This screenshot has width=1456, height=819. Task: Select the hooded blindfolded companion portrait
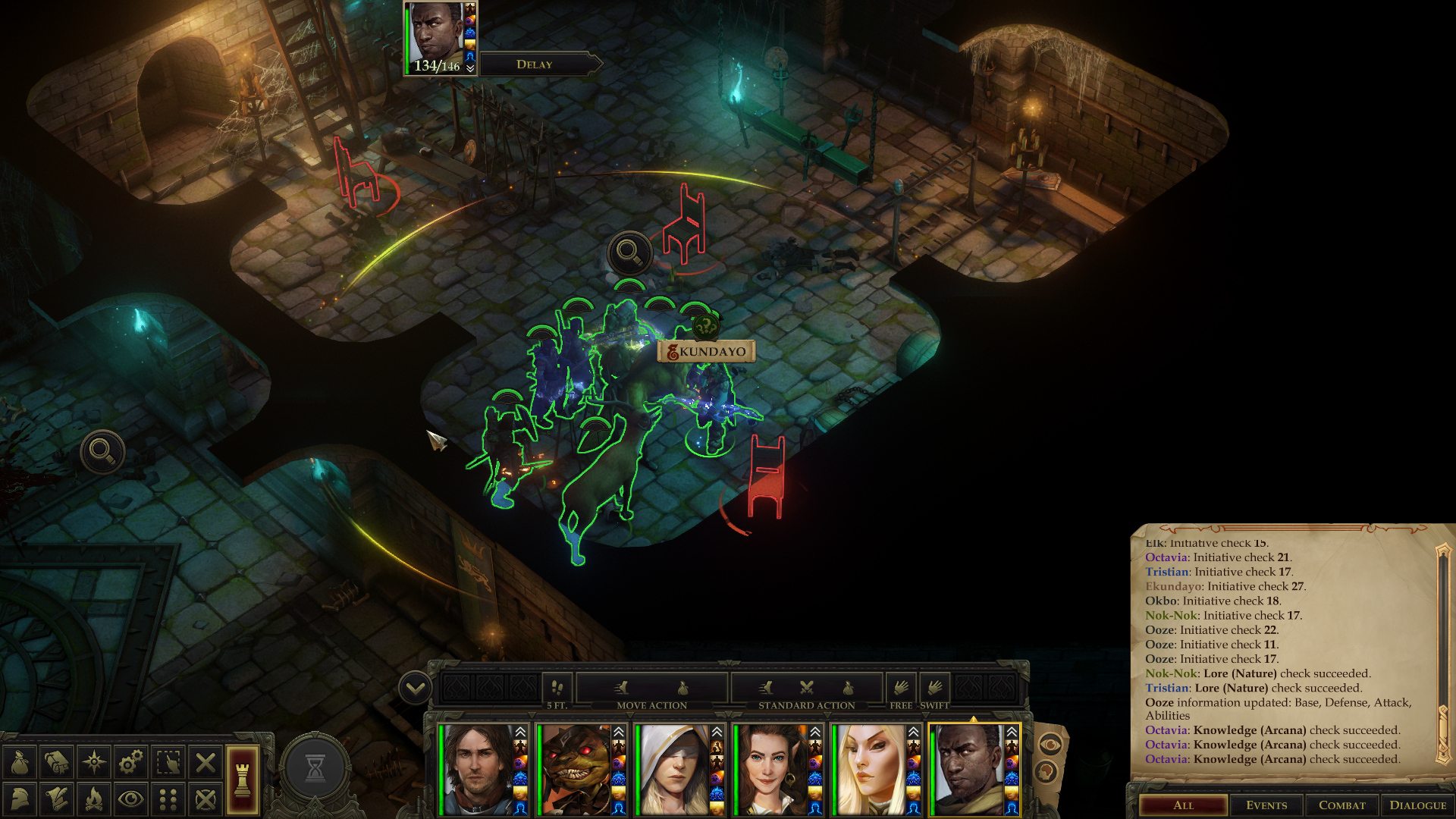(x=673, y=769)
